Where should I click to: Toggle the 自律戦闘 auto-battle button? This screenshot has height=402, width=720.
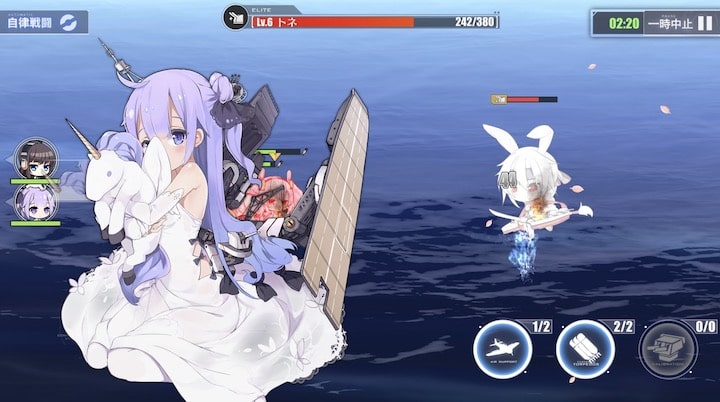click(42, 22)
